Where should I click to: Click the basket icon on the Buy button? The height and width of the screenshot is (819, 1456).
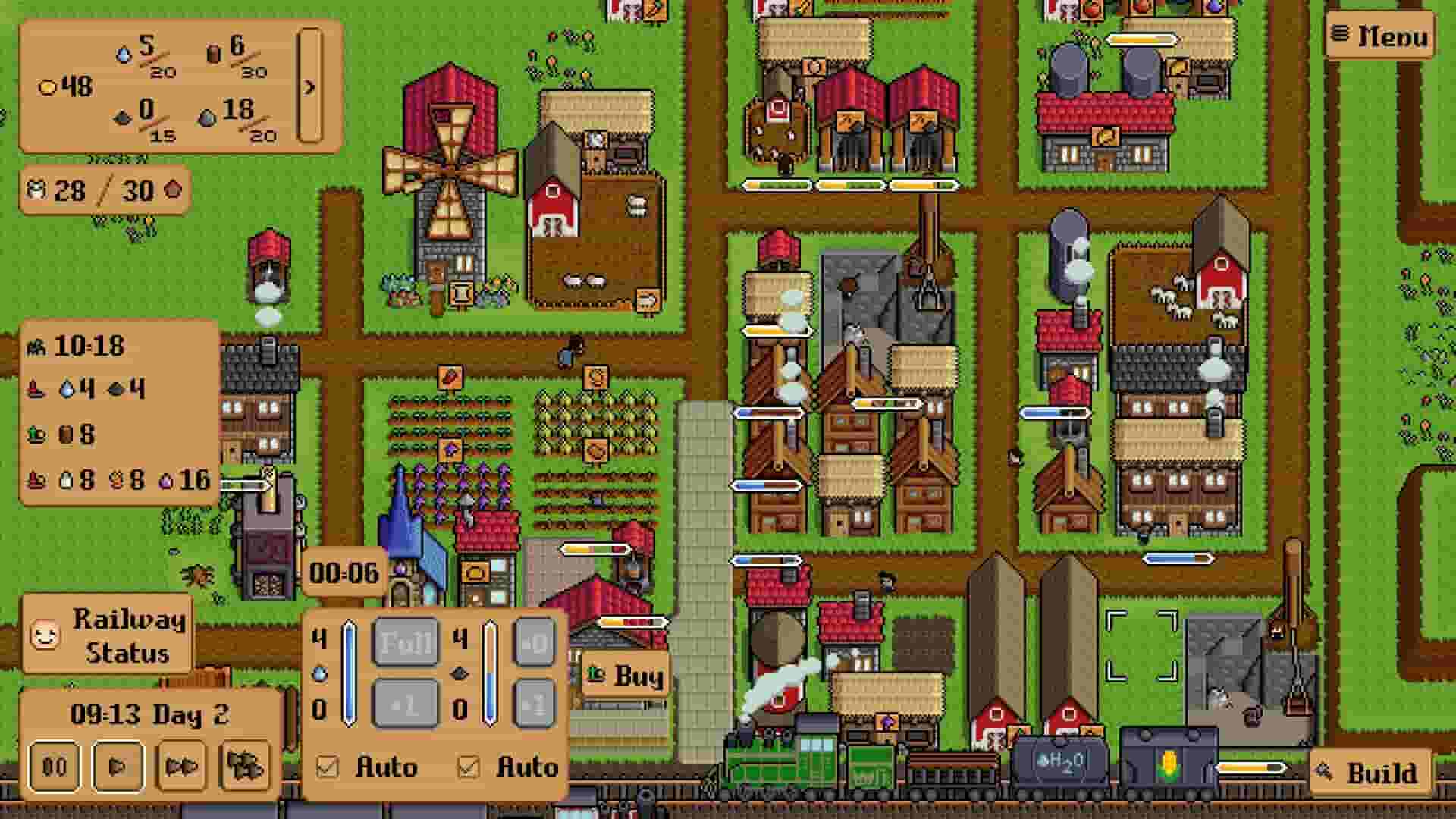595,675
